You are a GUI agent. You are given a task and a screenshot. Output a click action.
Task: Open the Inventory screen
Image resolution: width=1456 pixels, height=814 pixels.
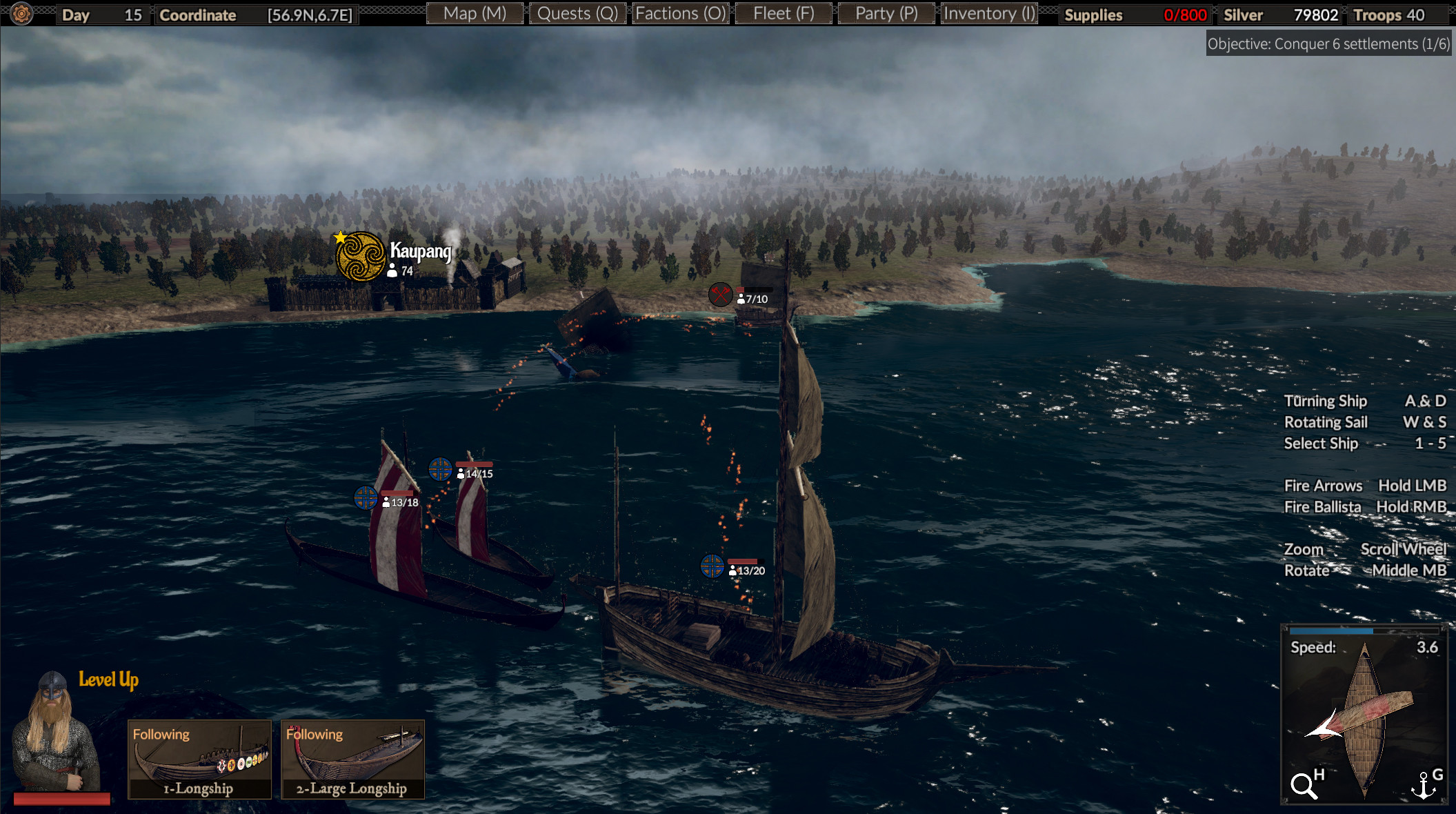[988, 13]
